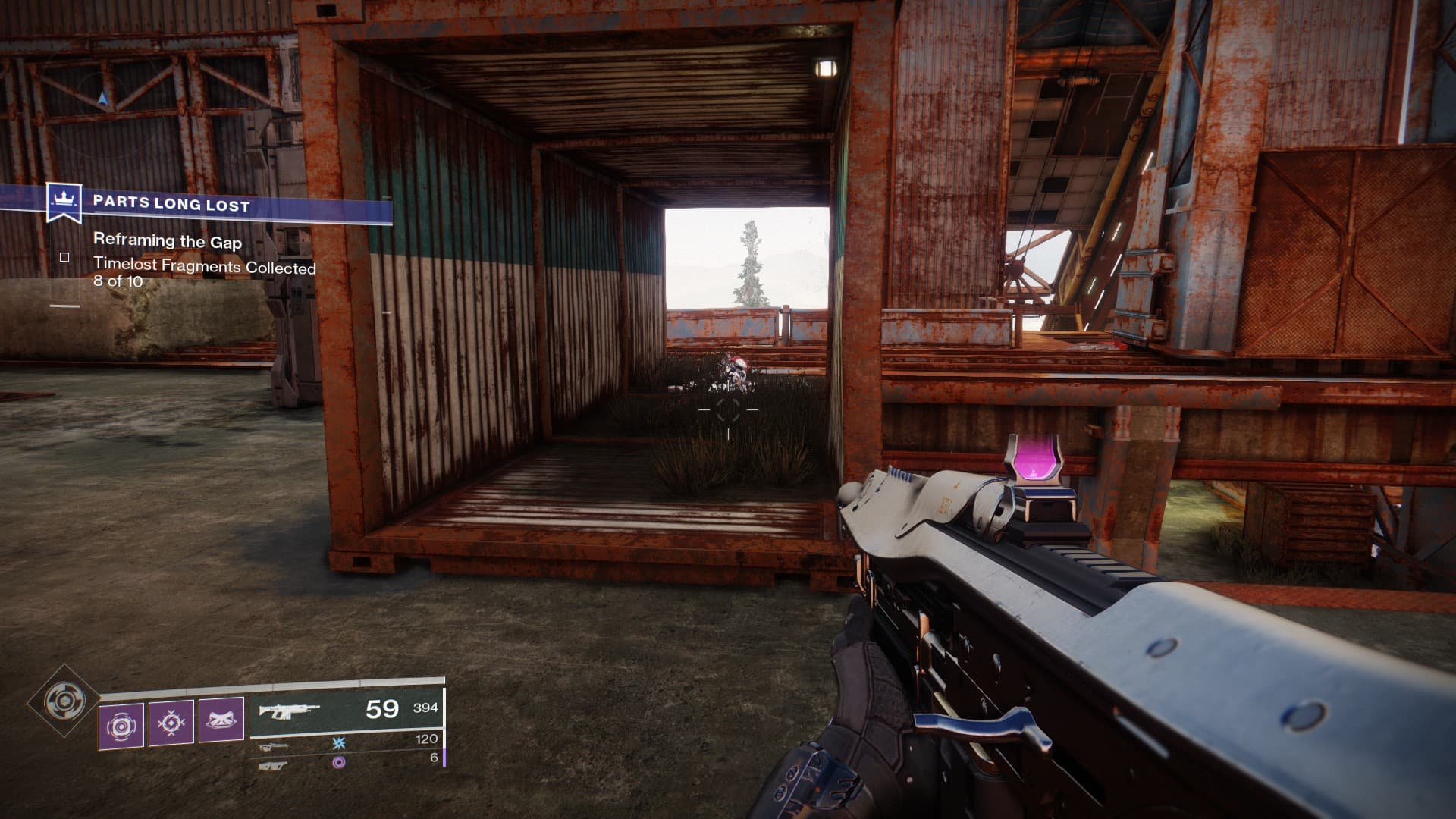Click the radar with the blue arrow
Screen dimensions: 1456x819
pyautogui.click(x=102, y=99)
